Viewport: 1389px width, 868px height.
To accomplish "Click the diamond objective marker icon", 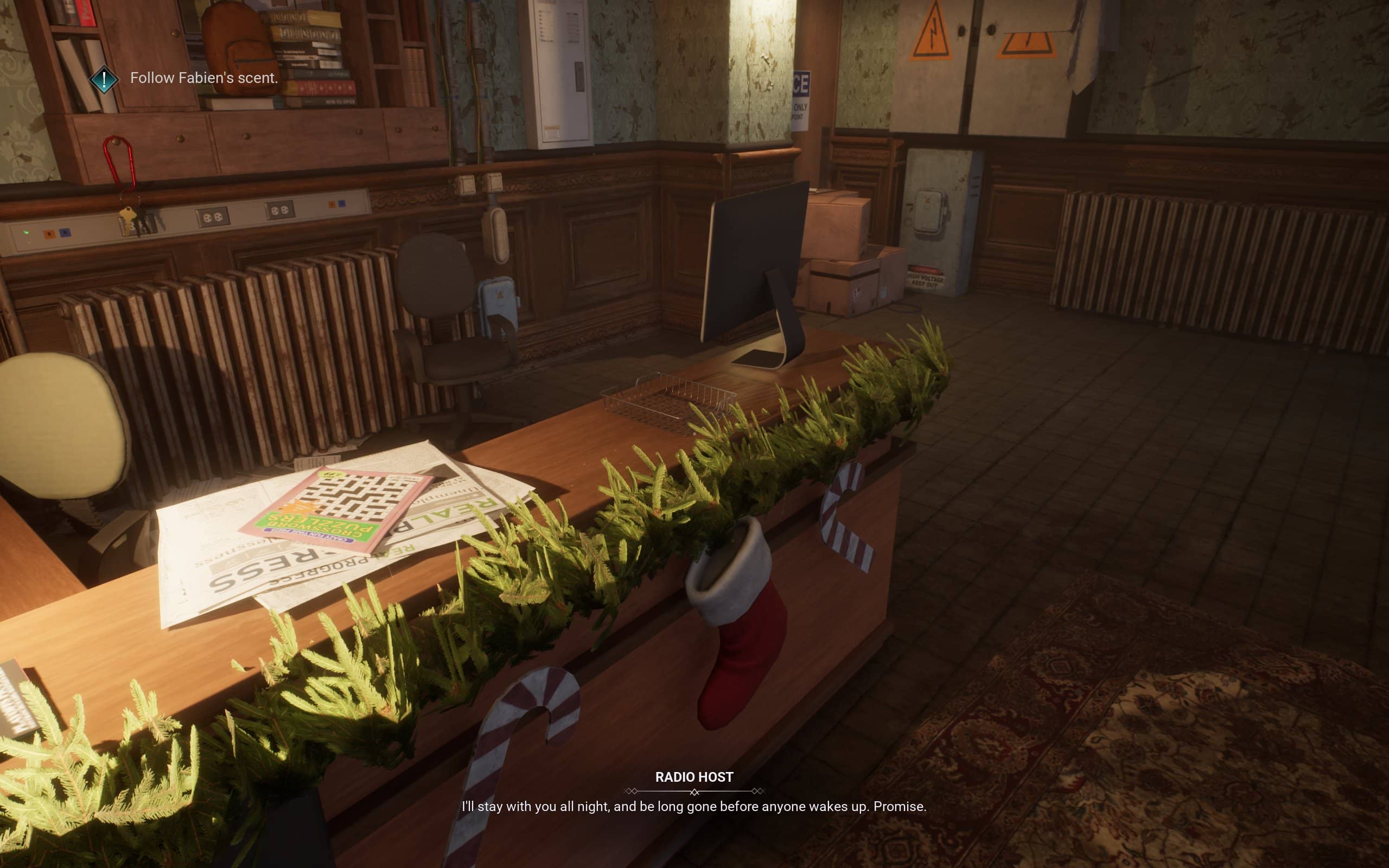I will [104, 79].
